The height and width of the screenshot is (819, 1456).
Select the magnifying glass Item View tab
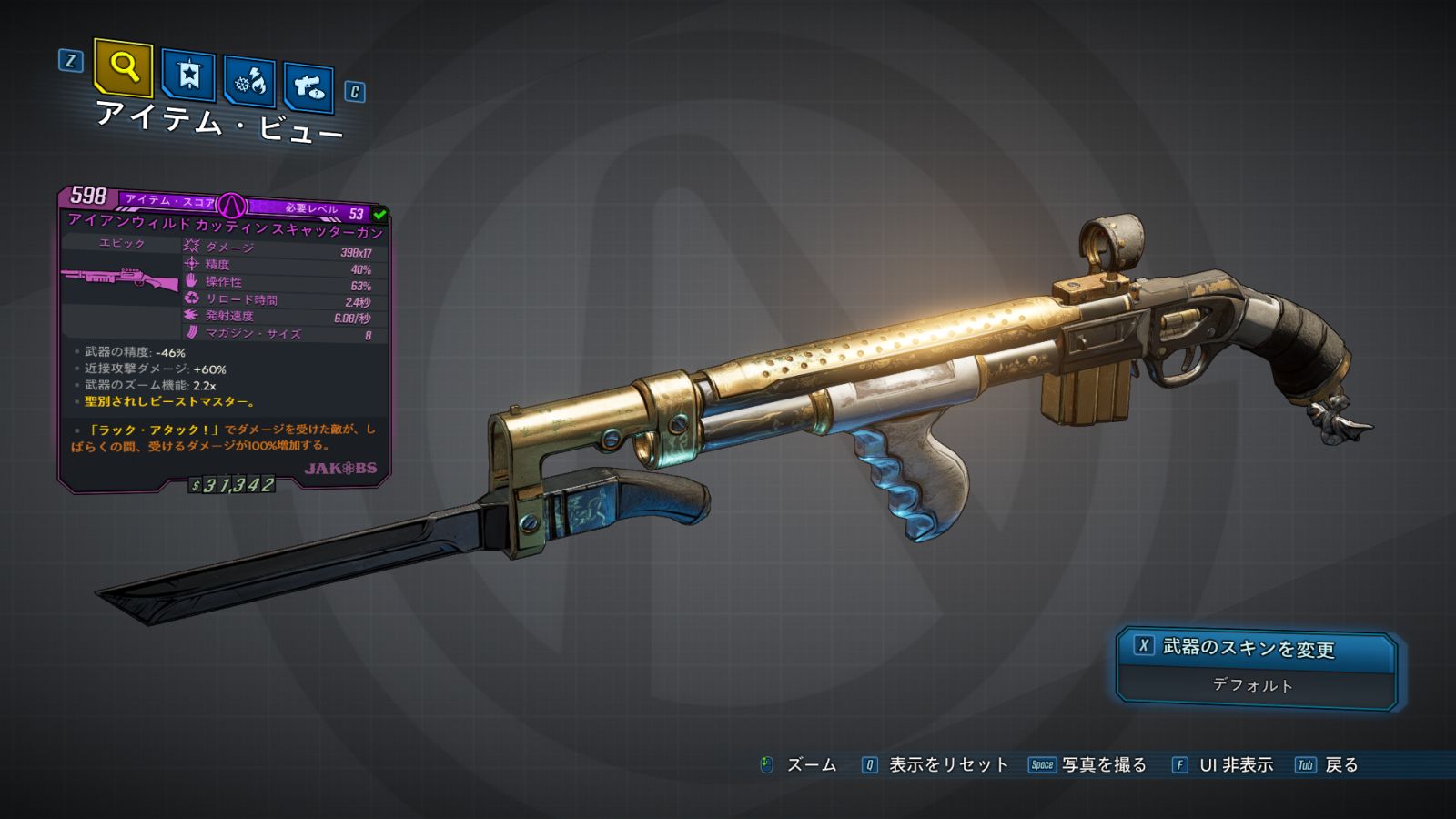[124, 67]
